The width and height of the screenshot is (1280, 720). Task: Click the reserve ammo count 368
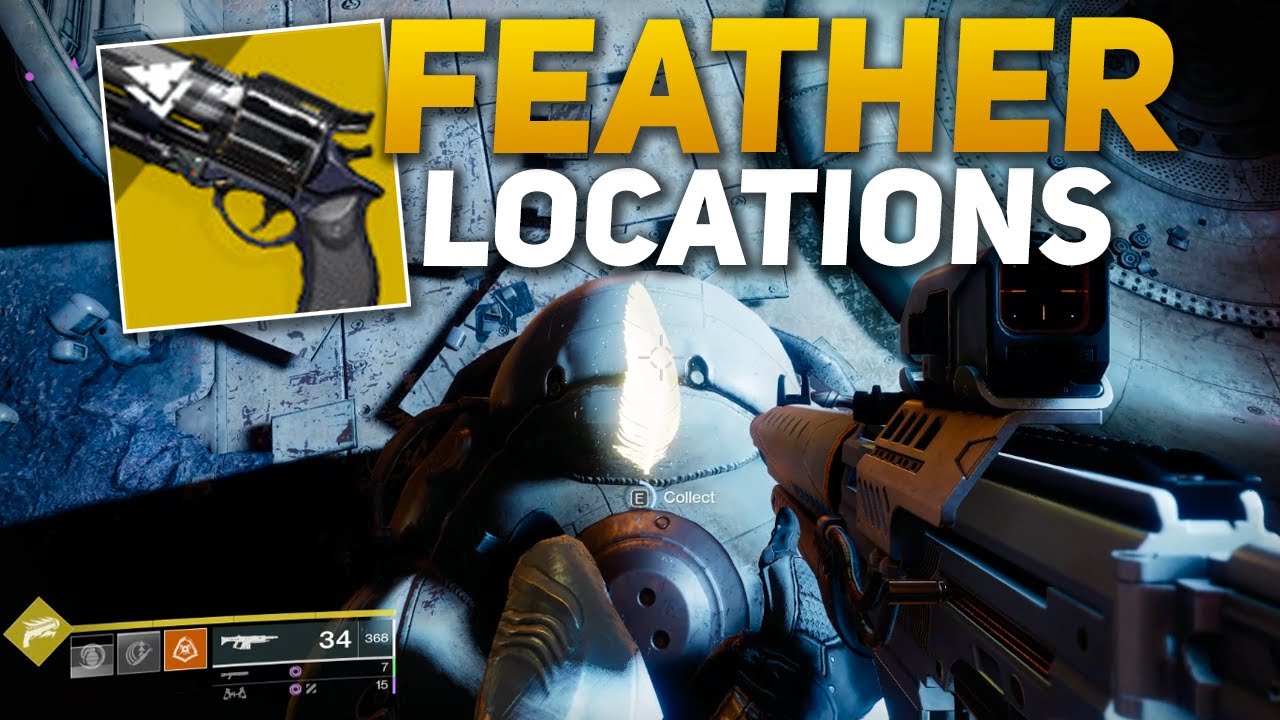click(x=375, y=638)
